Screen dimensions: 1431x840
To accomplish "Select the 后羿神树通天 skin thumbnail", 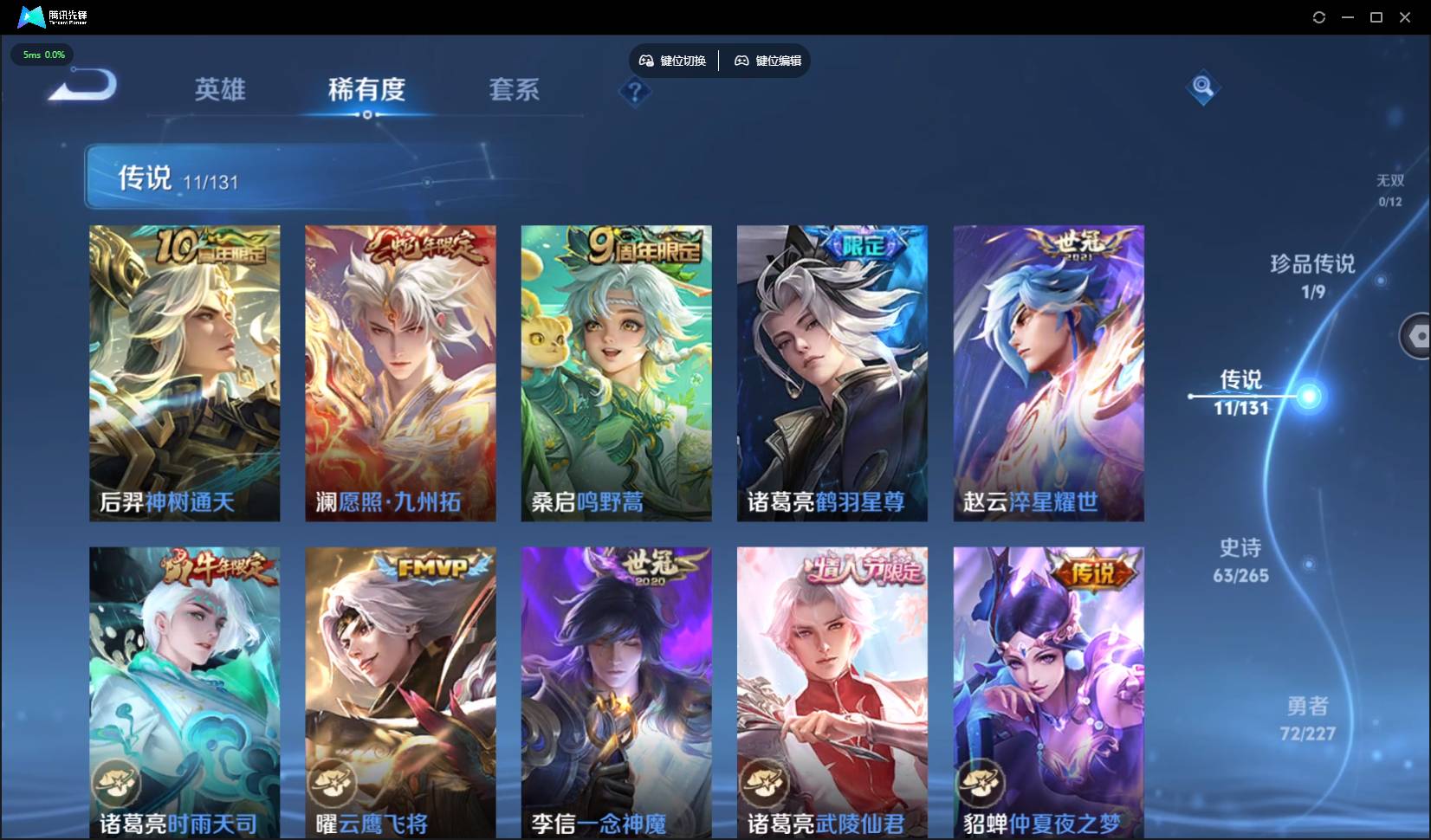I will point(183,373).
